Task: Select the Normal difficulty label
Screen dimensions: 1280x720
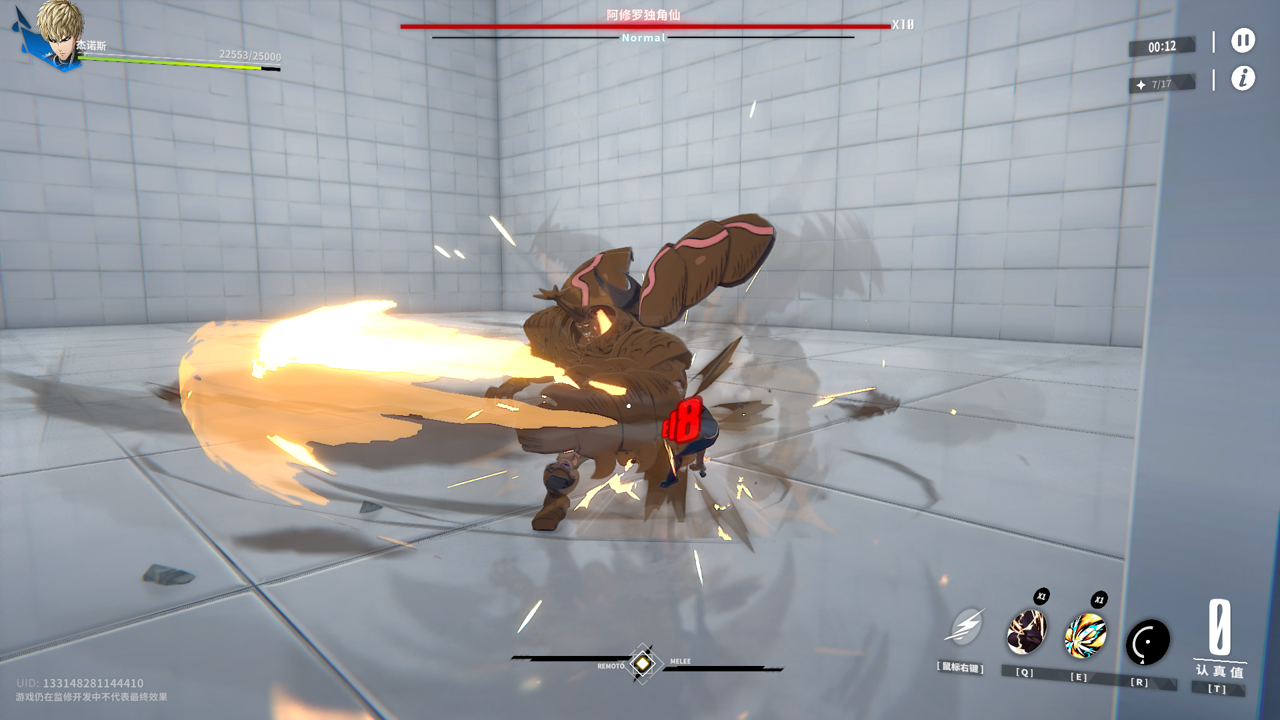Action: pos(643,38)
